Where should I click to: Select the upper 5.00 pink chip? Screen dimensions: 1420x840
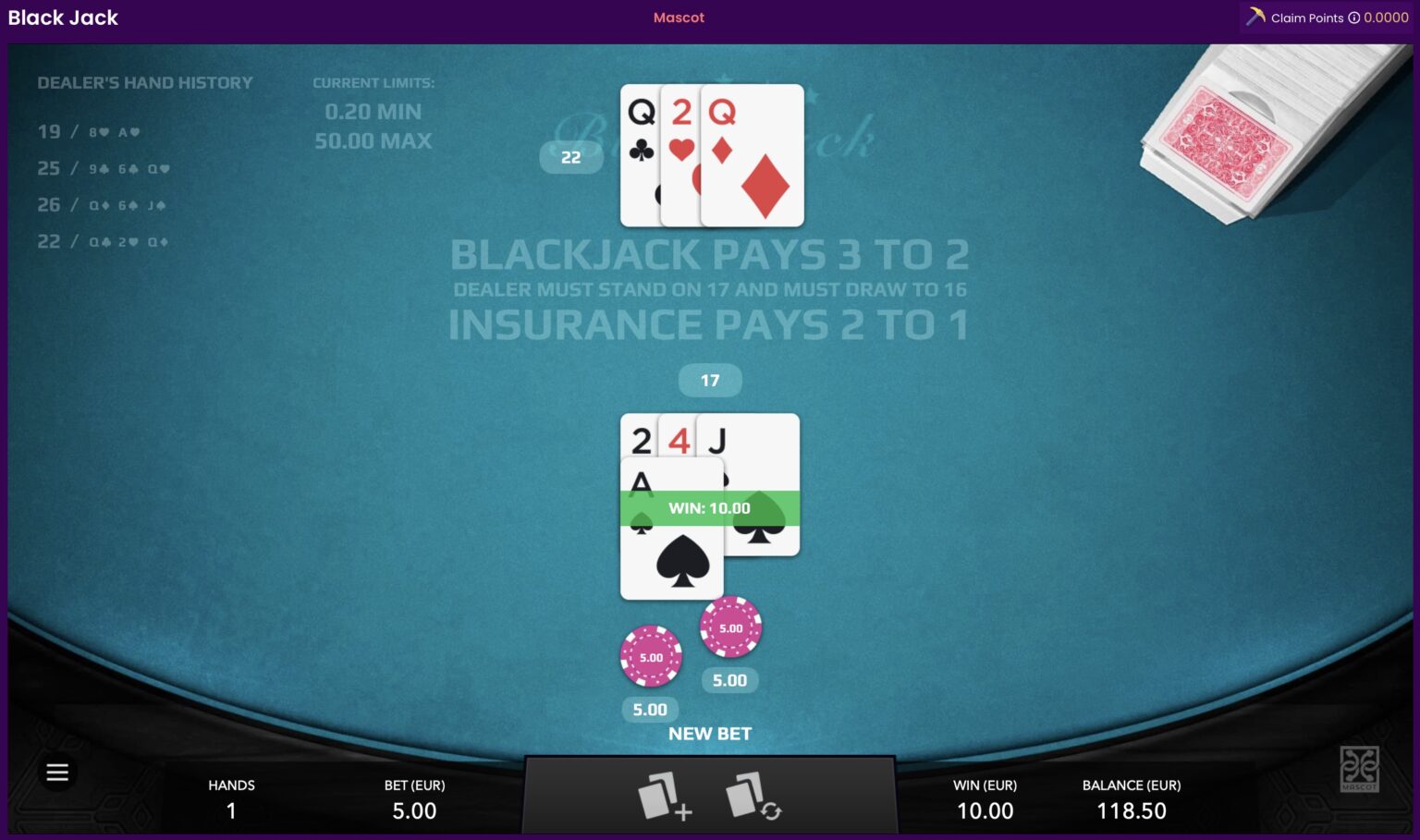click(730, 627)
